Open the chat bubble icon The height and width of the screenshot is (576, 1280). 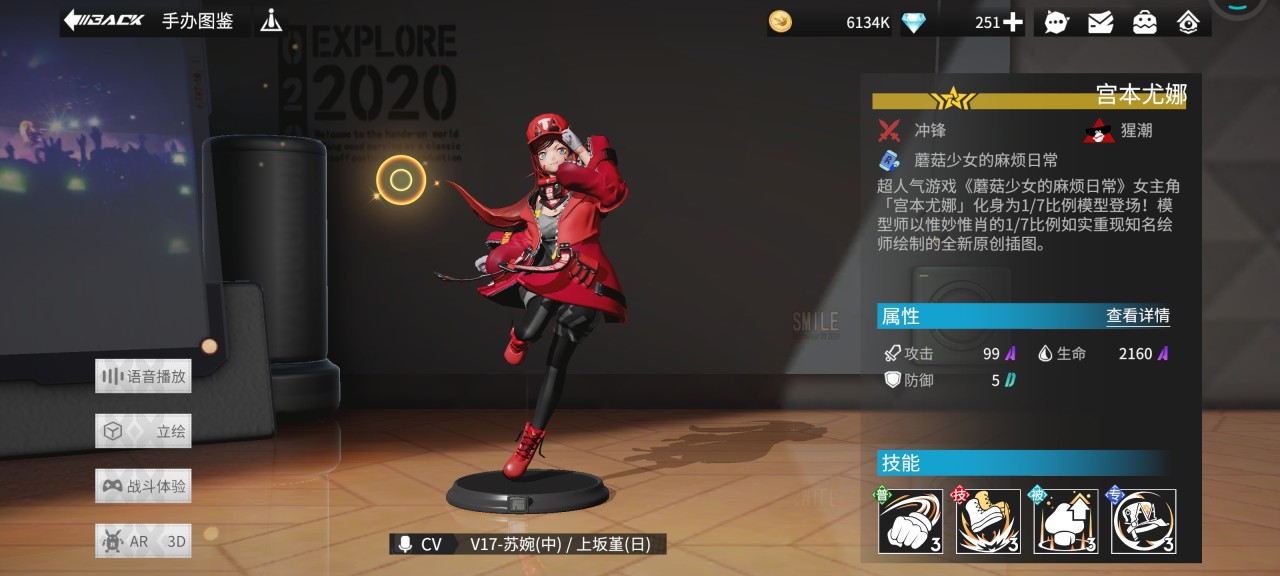[x=1056, y=22]
